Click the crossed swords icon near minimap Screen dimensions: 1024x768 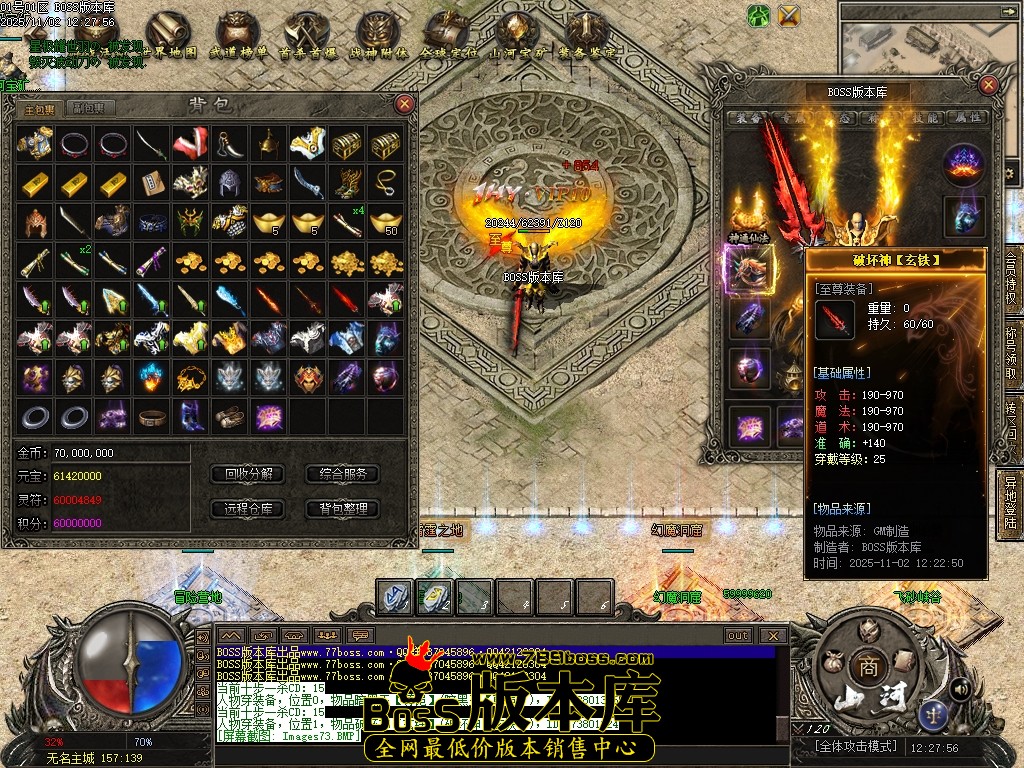(789, 15)
